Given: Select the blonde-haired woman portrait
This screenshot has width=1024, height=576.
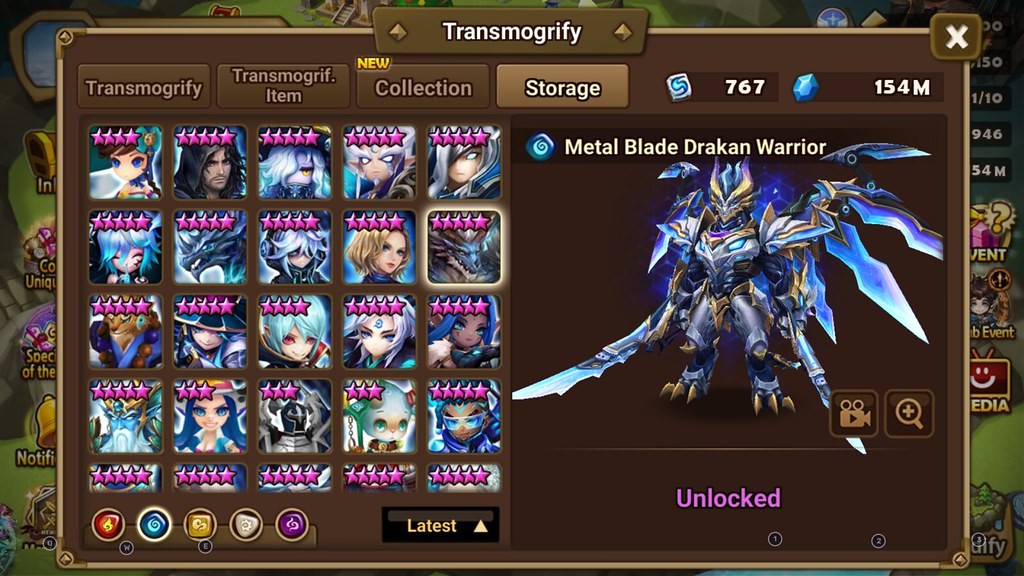Looking at the screenshot, I should click(379, 247).
